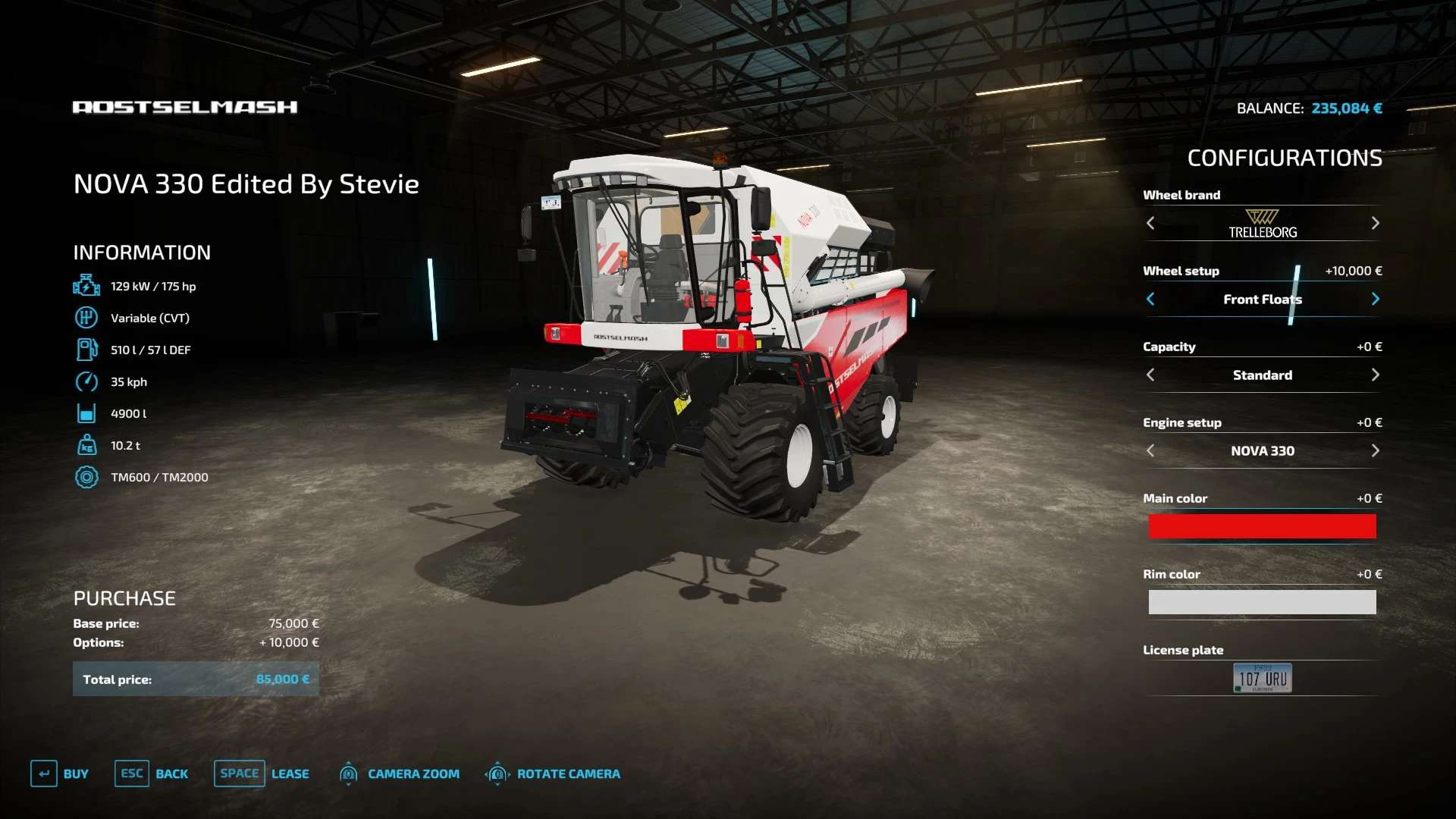The height and width of the screenshot is (819, 1456).
Task: Open the red Main color picker
Action: (x=1262, y=526)
